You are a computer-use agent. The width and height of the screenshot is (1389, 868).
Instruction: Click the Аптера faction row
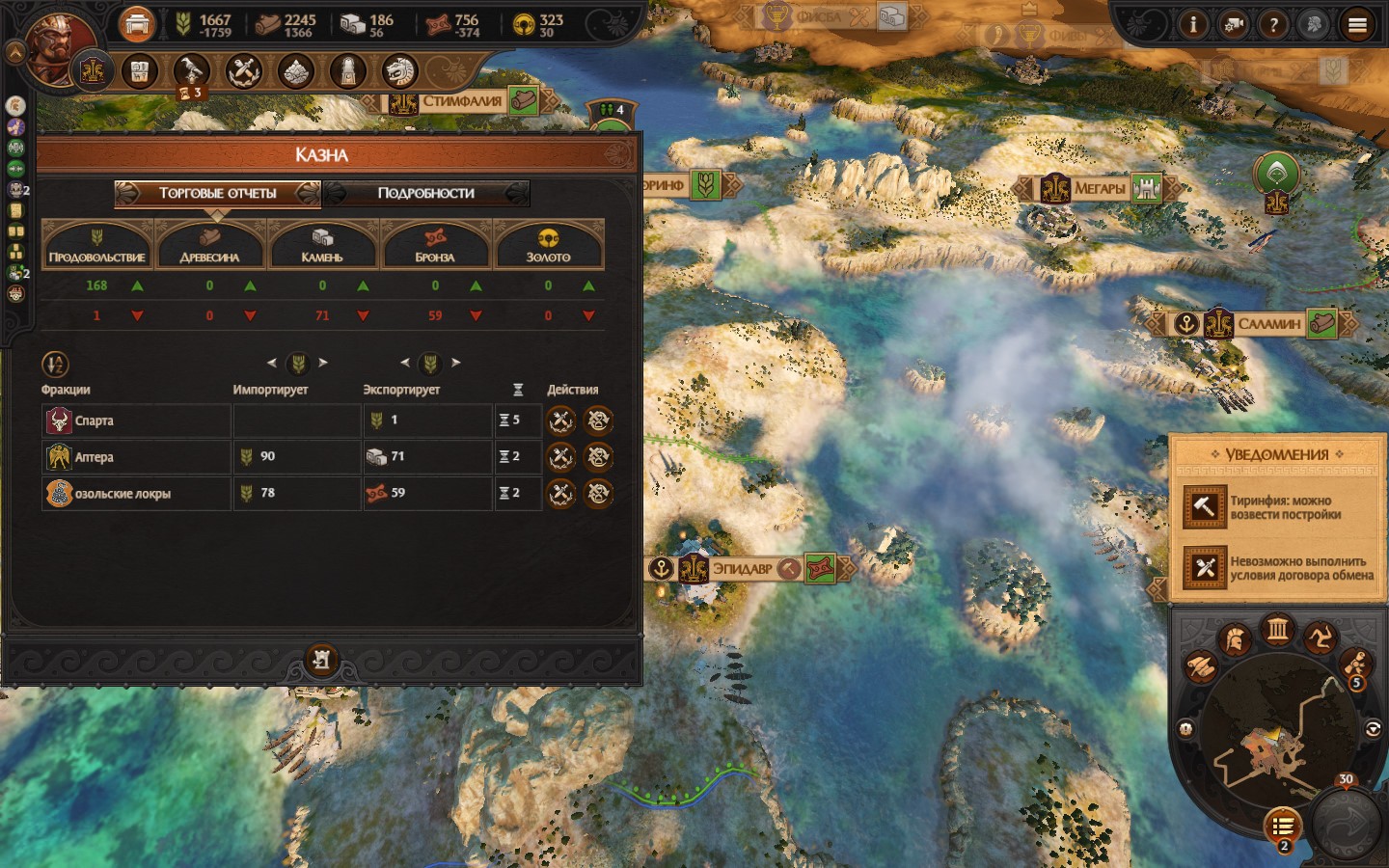135,457
